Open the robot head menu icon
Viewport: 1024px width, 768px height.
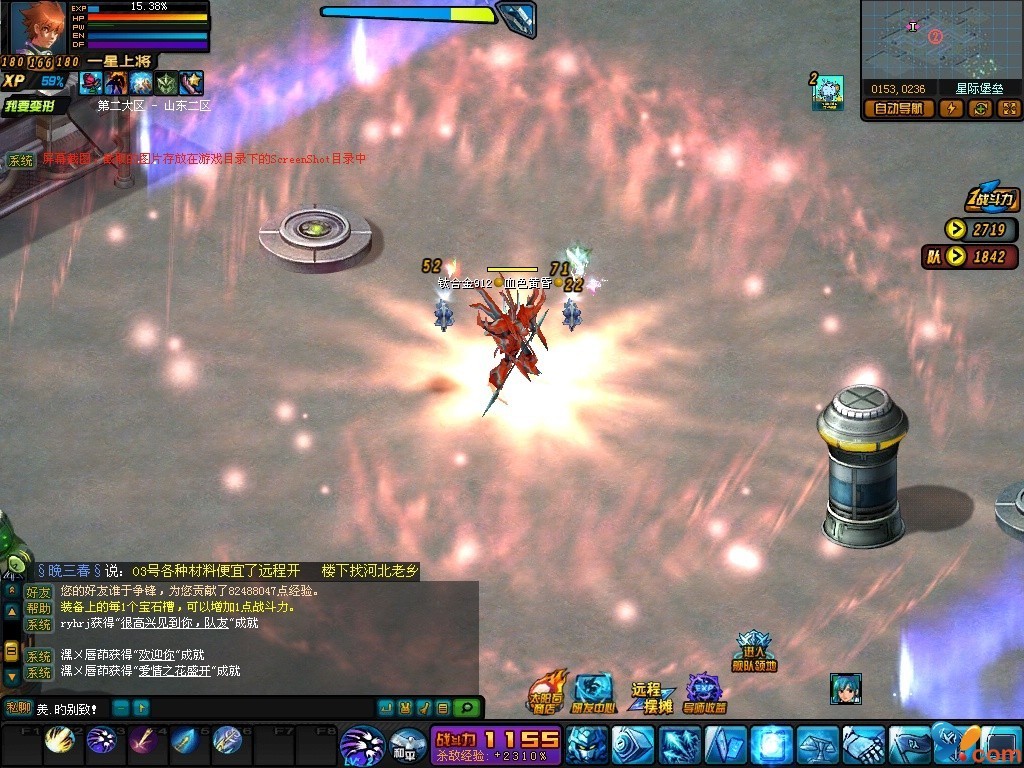click(586, 745)
